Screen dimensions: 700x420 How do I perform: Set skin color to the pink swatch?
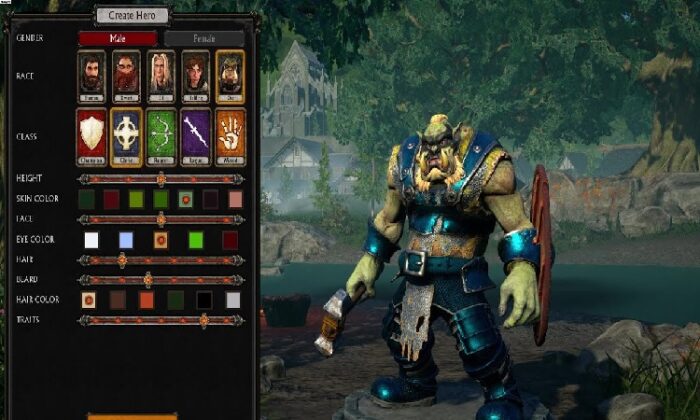tap(235, 199)
